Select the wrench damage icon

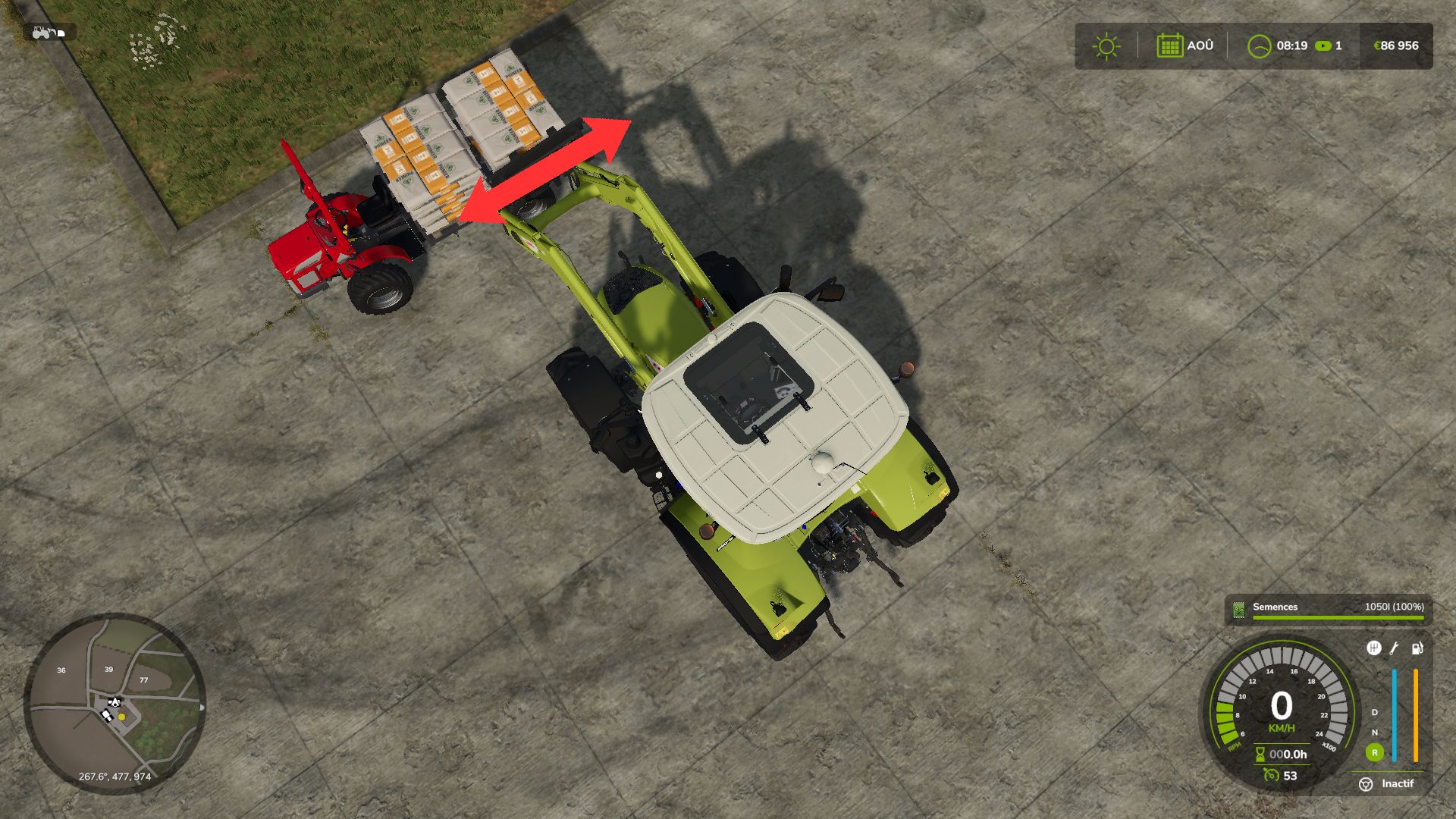pos(1394,648)
